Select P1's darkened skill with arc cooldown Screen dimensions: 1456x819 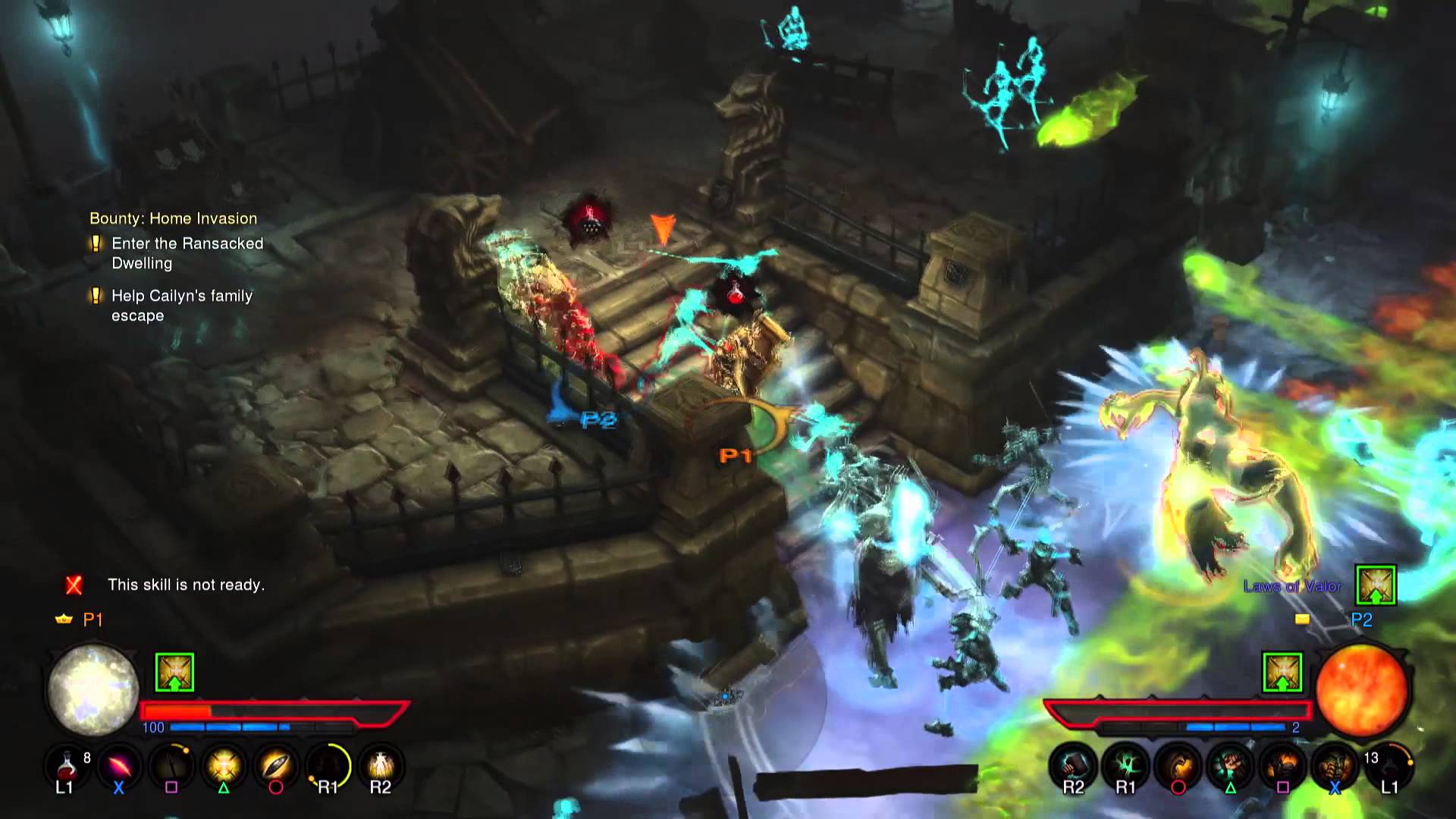171,764
